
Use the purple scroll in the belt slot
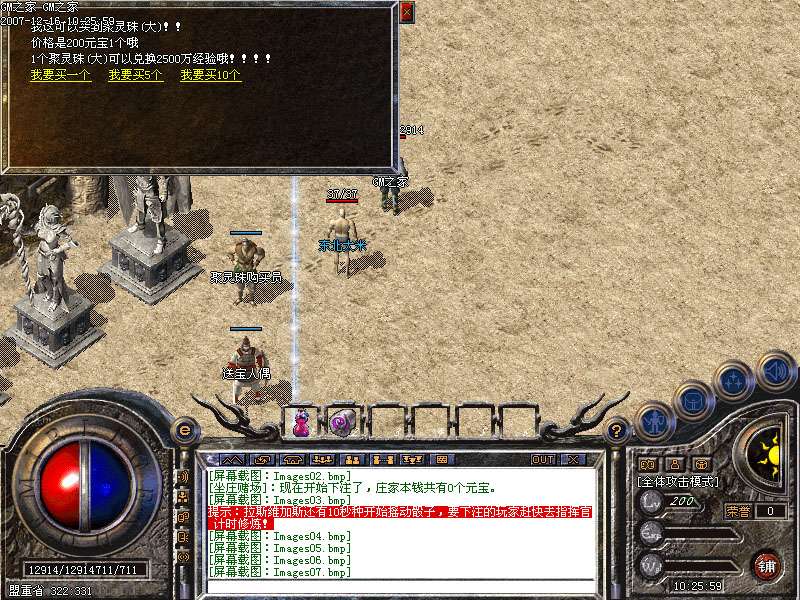[338, 422]
